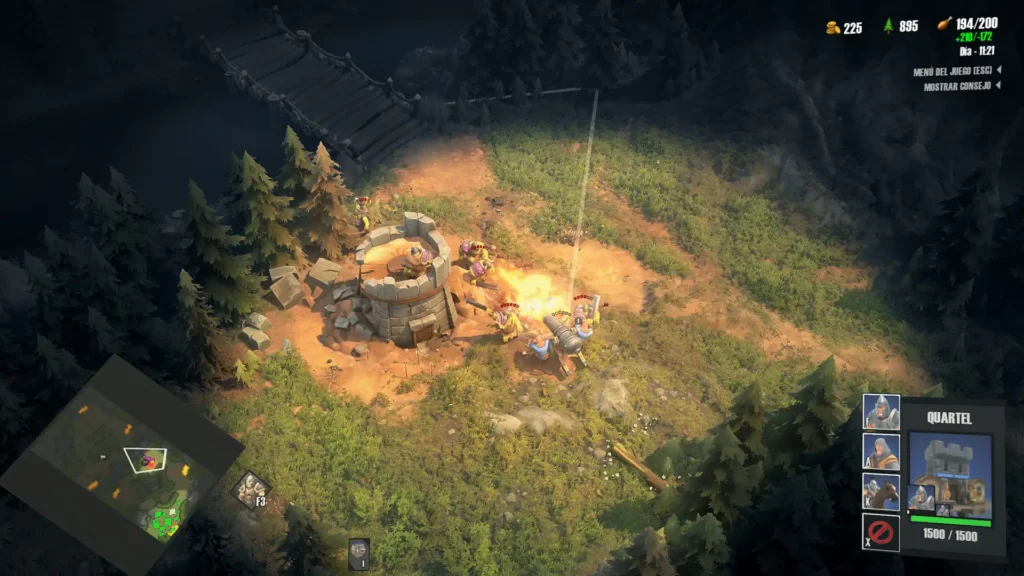Image resolution: width=1024 pixels, height=576 pixels.
Task: Select the hero portrait diamond icon
Action: [x=249, y=488]
